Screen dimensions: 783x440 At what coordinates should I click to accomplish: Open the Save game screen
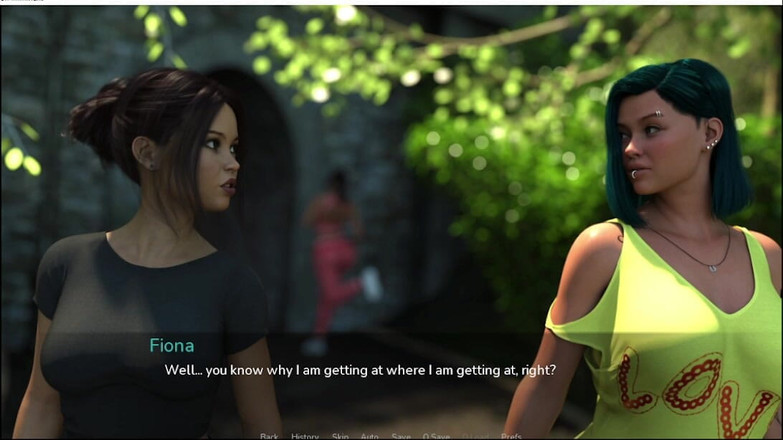coord(401,436)
